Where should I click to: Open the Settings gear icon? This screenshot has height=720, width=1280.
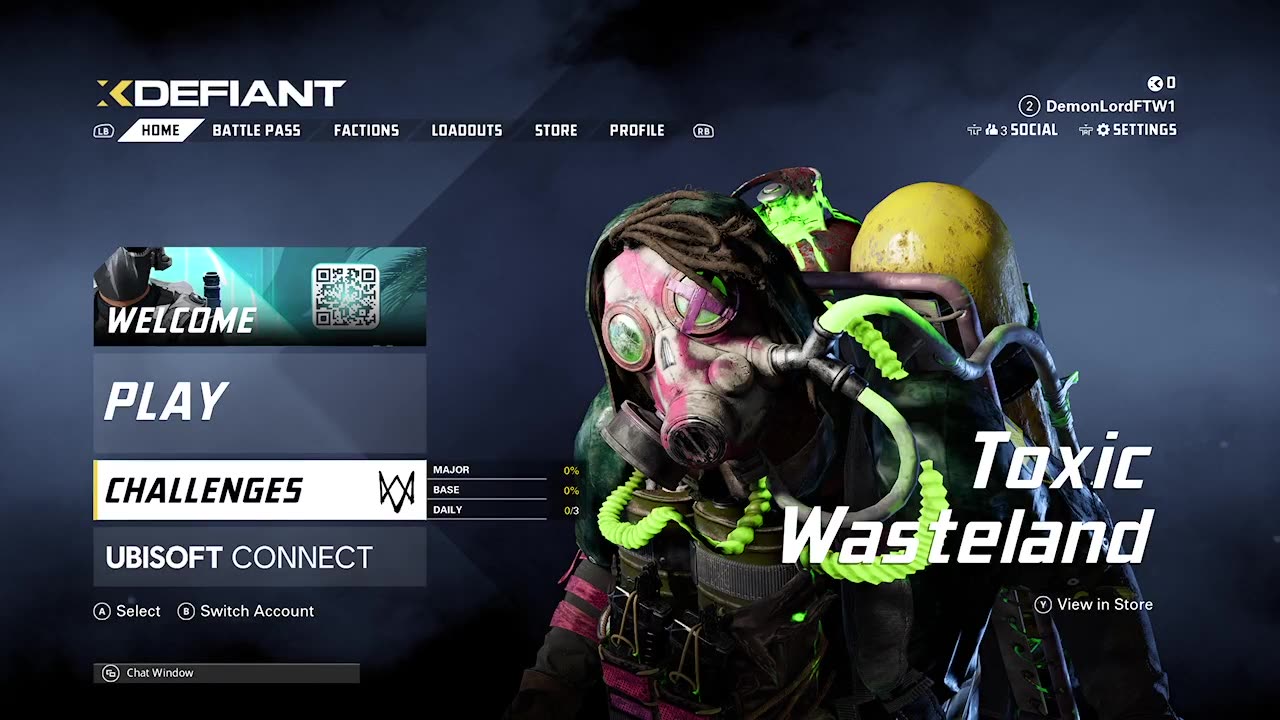click(1103, 129)
